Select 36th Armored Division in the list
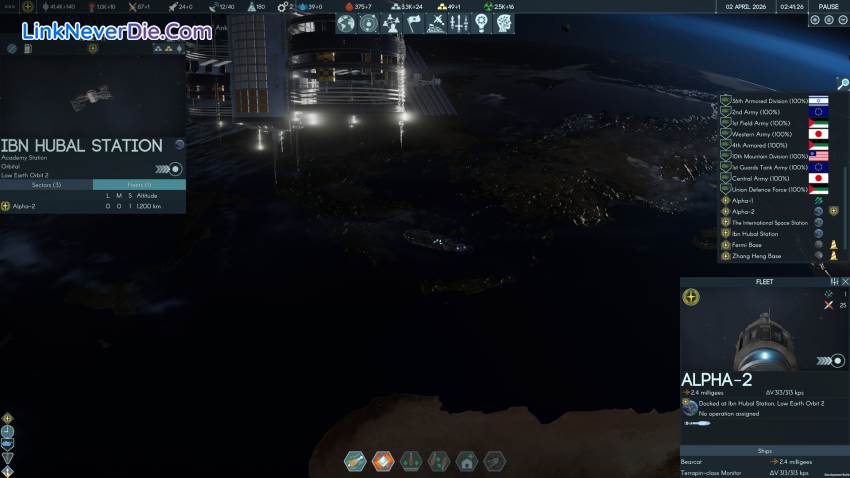 (x=770, y=101)
